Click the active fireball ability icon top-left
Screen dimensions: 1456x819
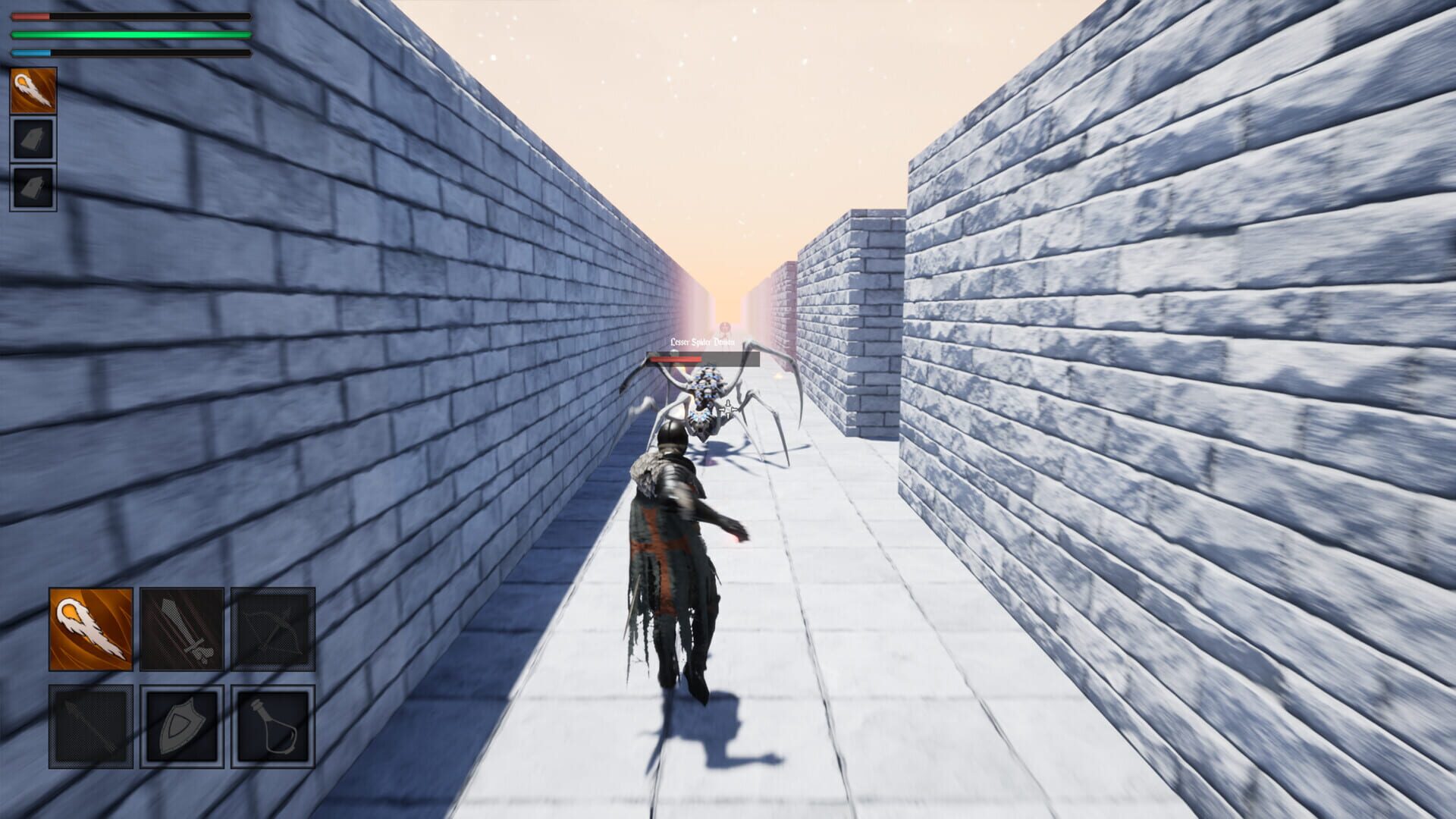pyautogui.click(x=33, y=91)
